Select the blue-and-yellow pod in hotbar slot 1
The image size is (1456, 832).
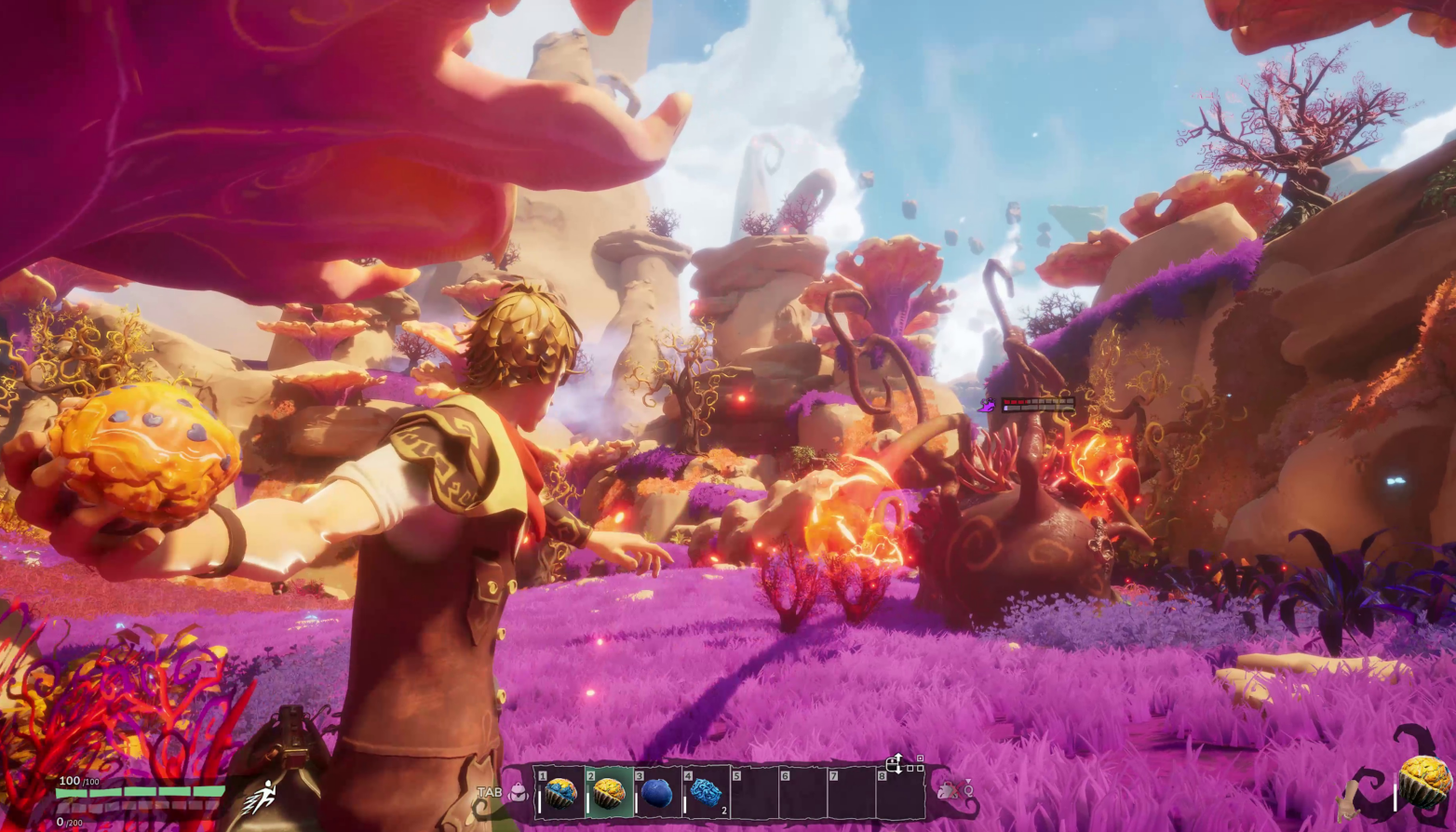[560, 794]
